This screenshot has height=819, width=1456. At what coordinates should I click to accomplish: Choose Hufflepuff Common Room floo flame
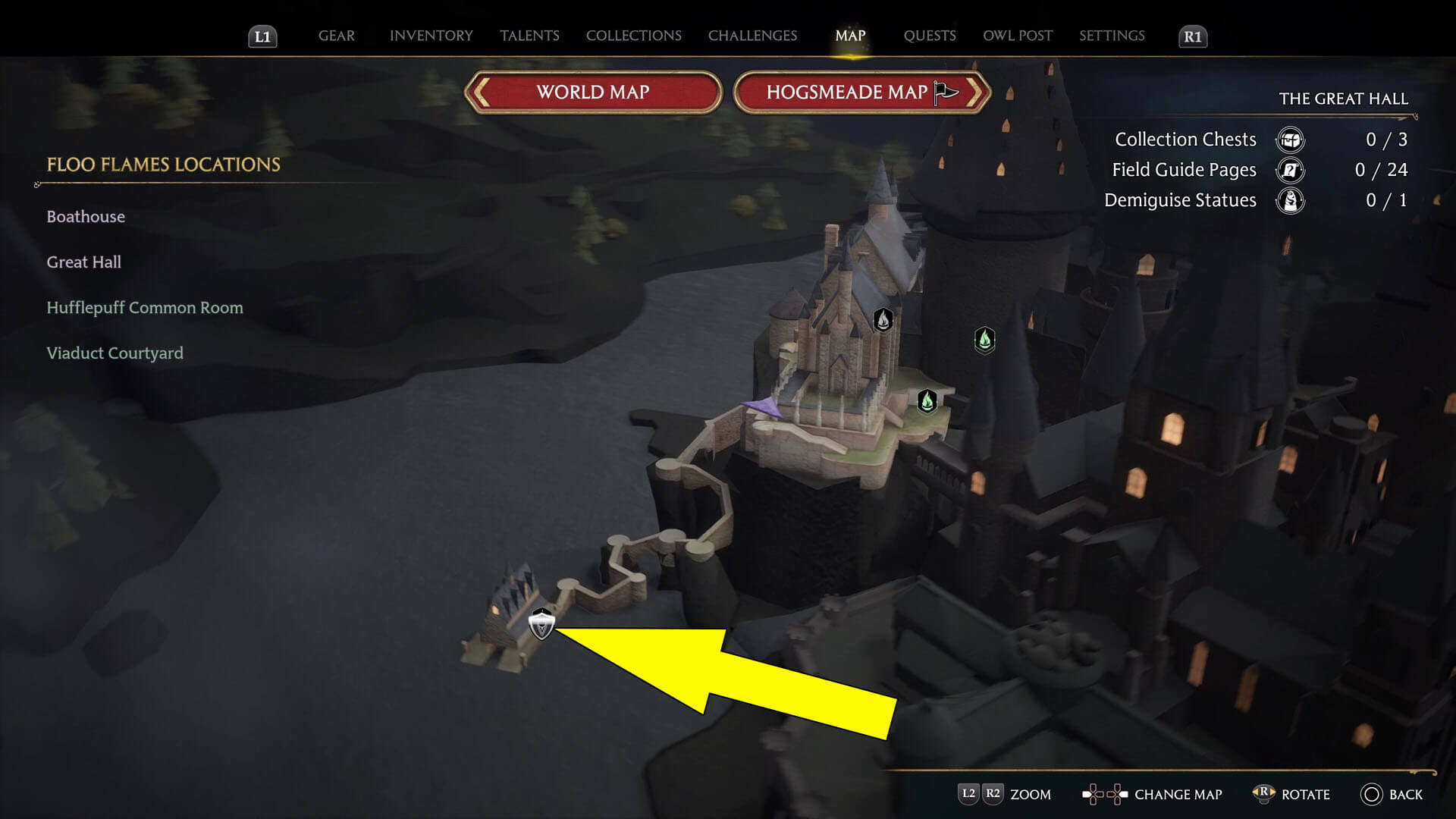pyautogui.click(x=144, y=307)
